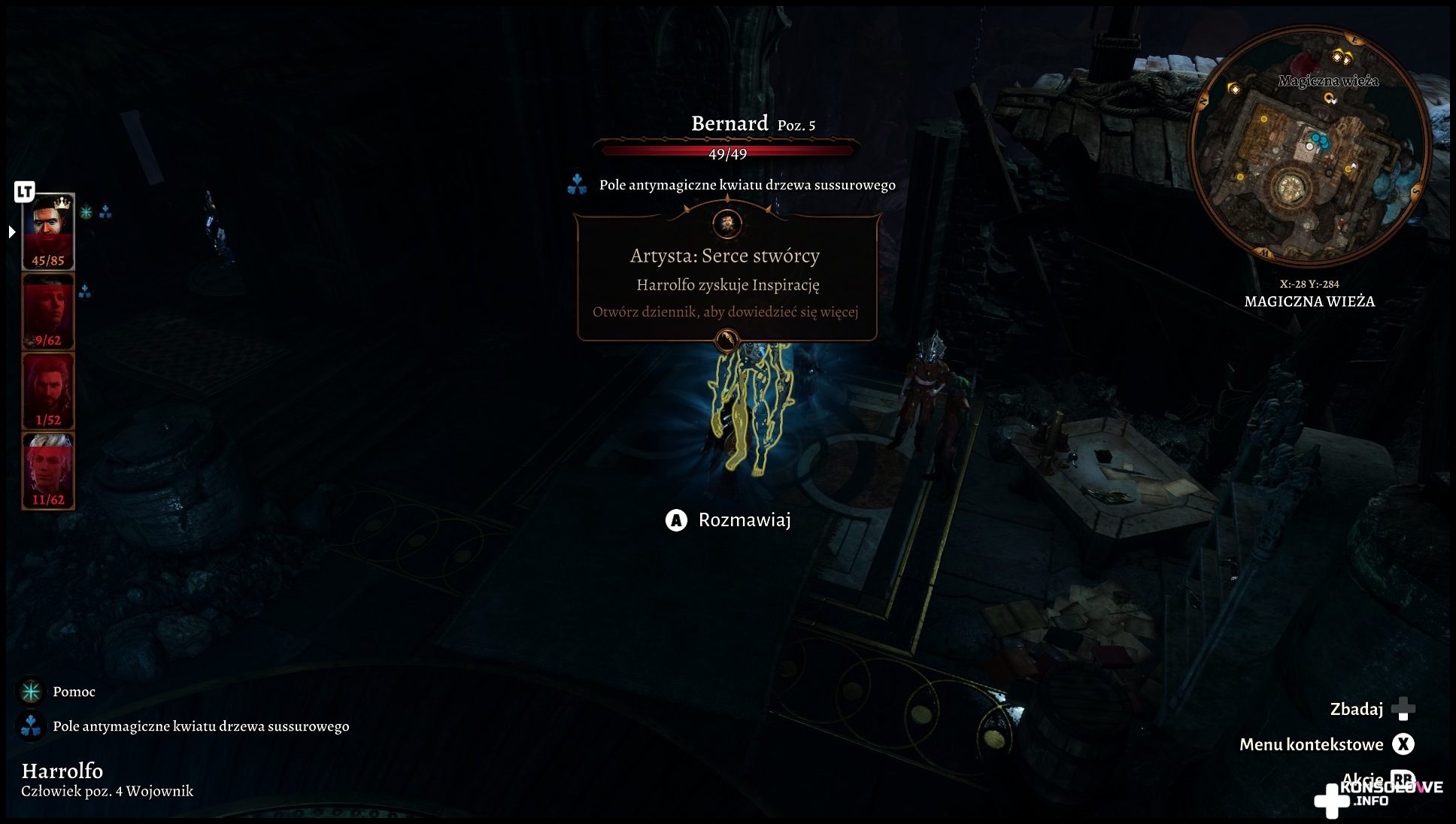Image resolution: width=1456 pixels, height=824 pixels.
Task: Open the Artysta: Serce stwórcy inspiration notification
Action: click(x=726, y=278)
